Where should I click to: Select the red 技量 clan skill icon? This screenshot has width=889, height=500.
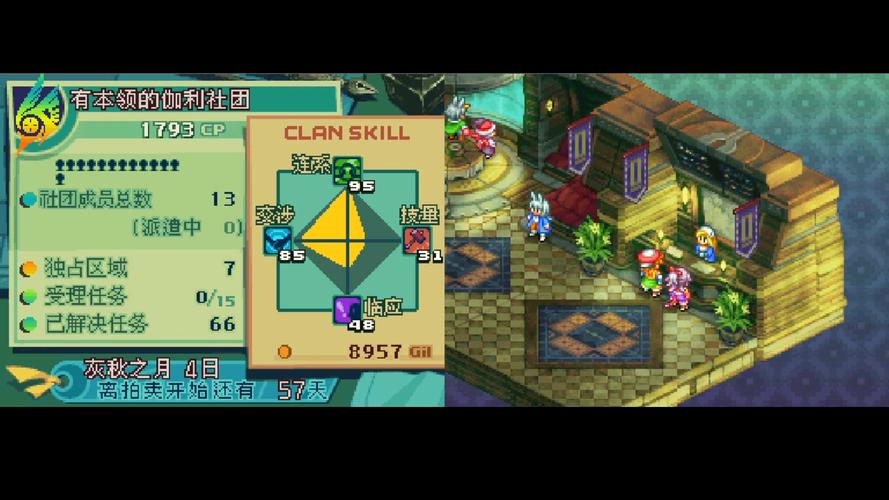[x=415, y=240]
